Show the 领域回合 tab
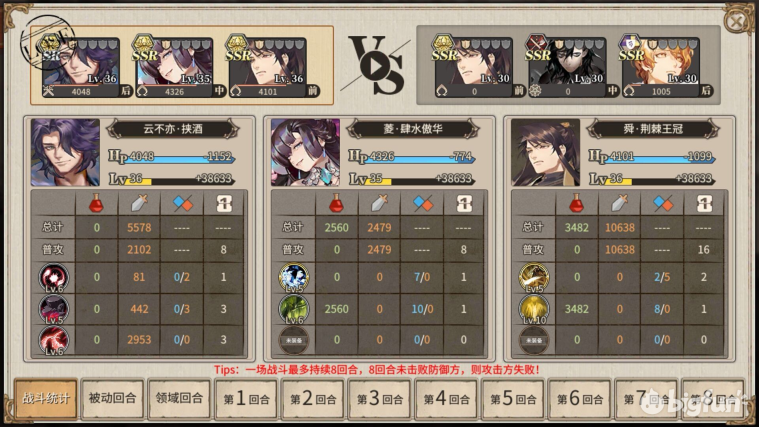Image resolution: width=759 pixels, height=427 pixels. [178, 399]
